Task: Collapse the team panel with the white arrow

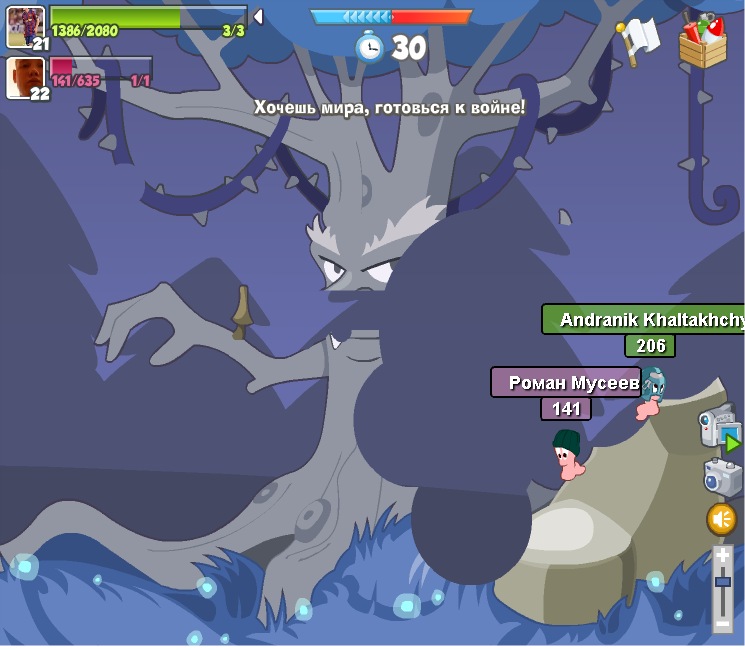Action: [258, 16]
